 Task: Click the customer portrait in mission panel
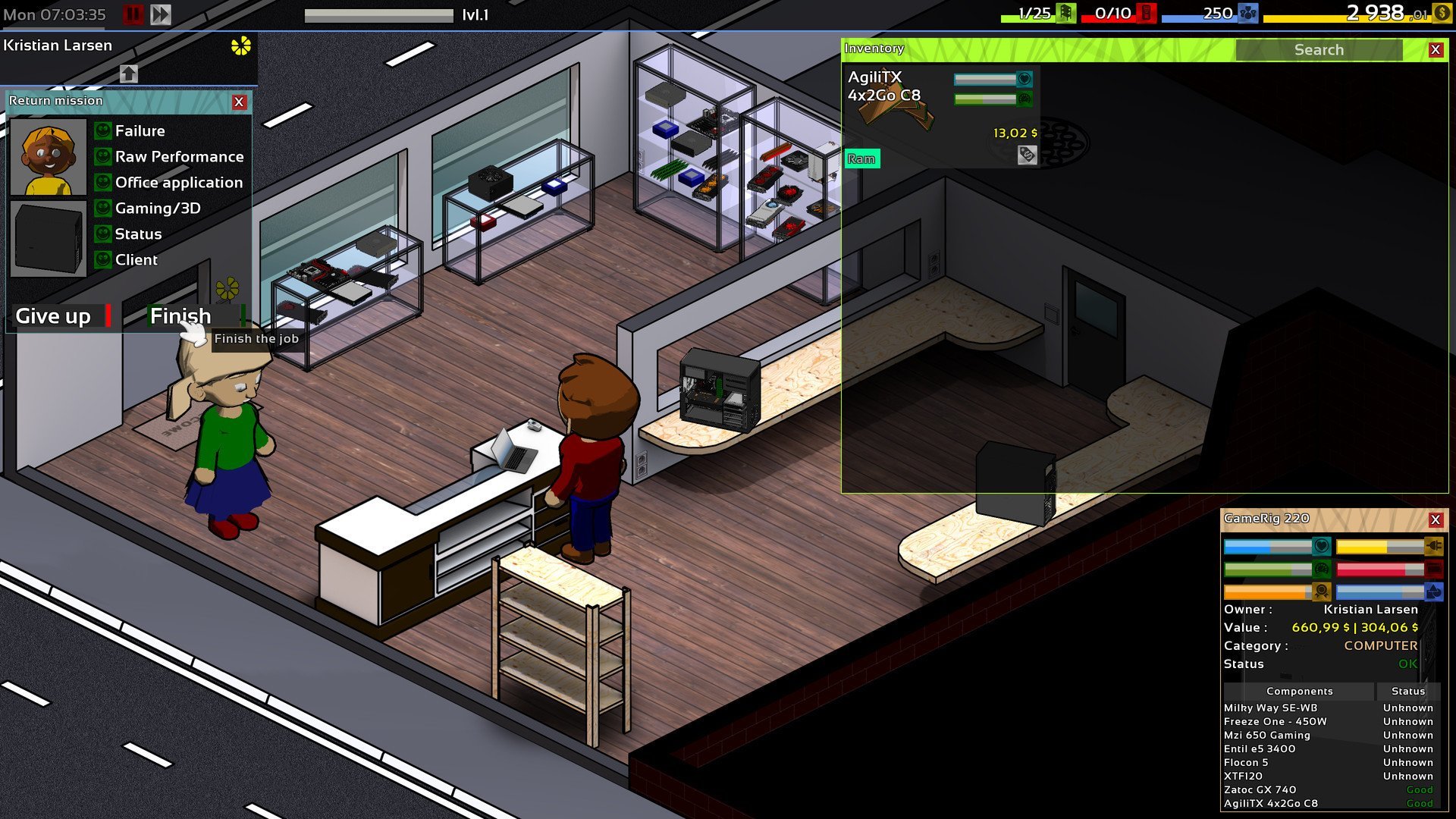[x=49, y=158]
